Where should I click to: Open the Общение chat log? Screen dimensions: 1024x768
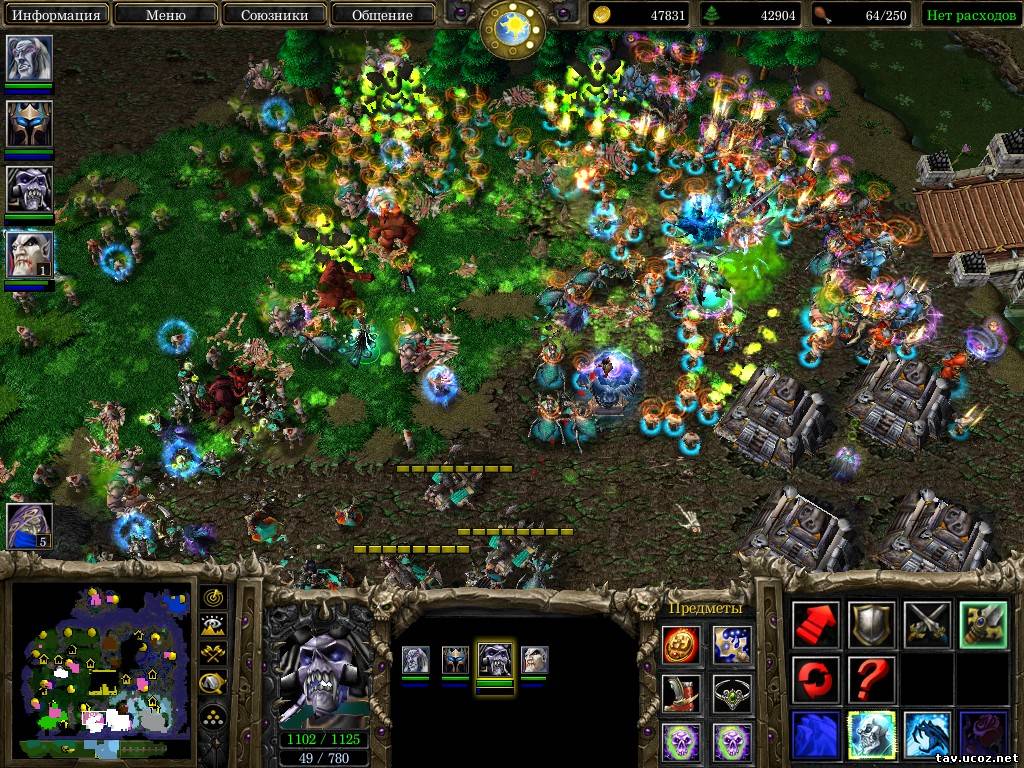pos(382,15)
